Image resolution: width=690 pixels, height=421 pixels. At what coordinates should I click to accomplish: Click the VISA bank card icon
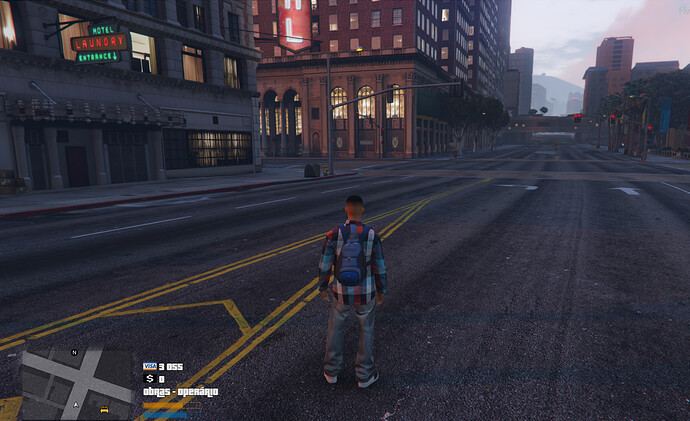pyautogui.click(x=150, y=367)
